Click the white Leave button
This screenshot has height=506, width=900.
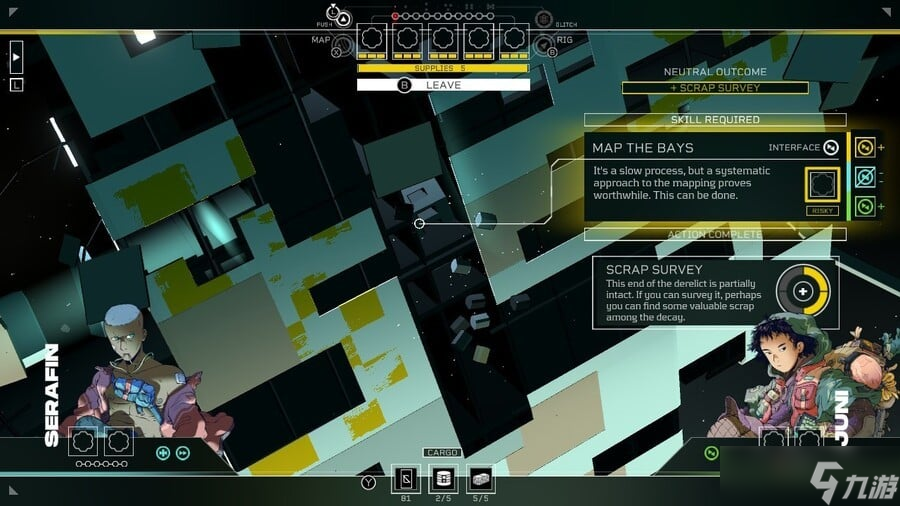(443, 85)
